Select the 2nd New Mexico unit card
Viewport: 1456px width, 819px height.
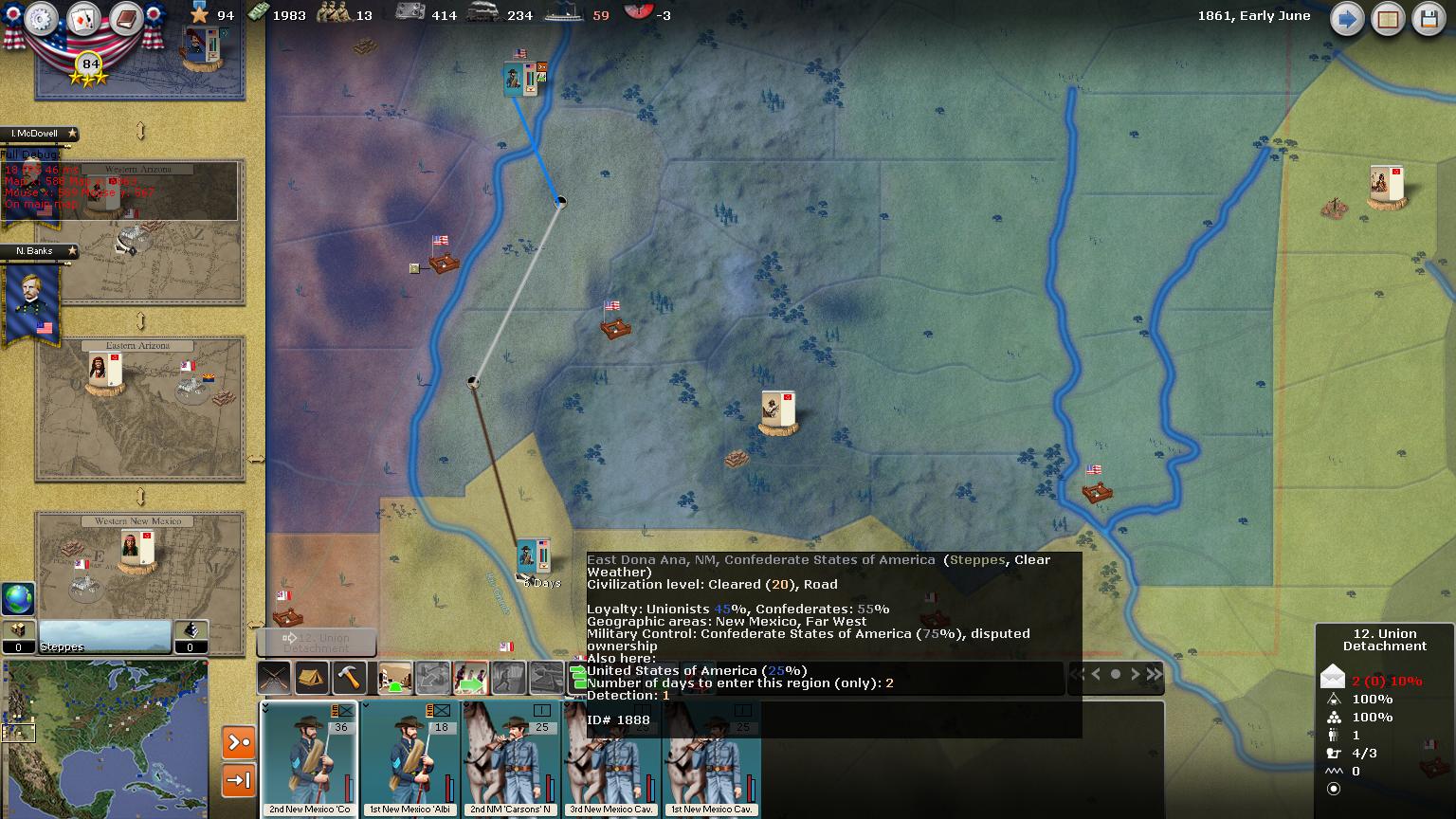point(309,758)
